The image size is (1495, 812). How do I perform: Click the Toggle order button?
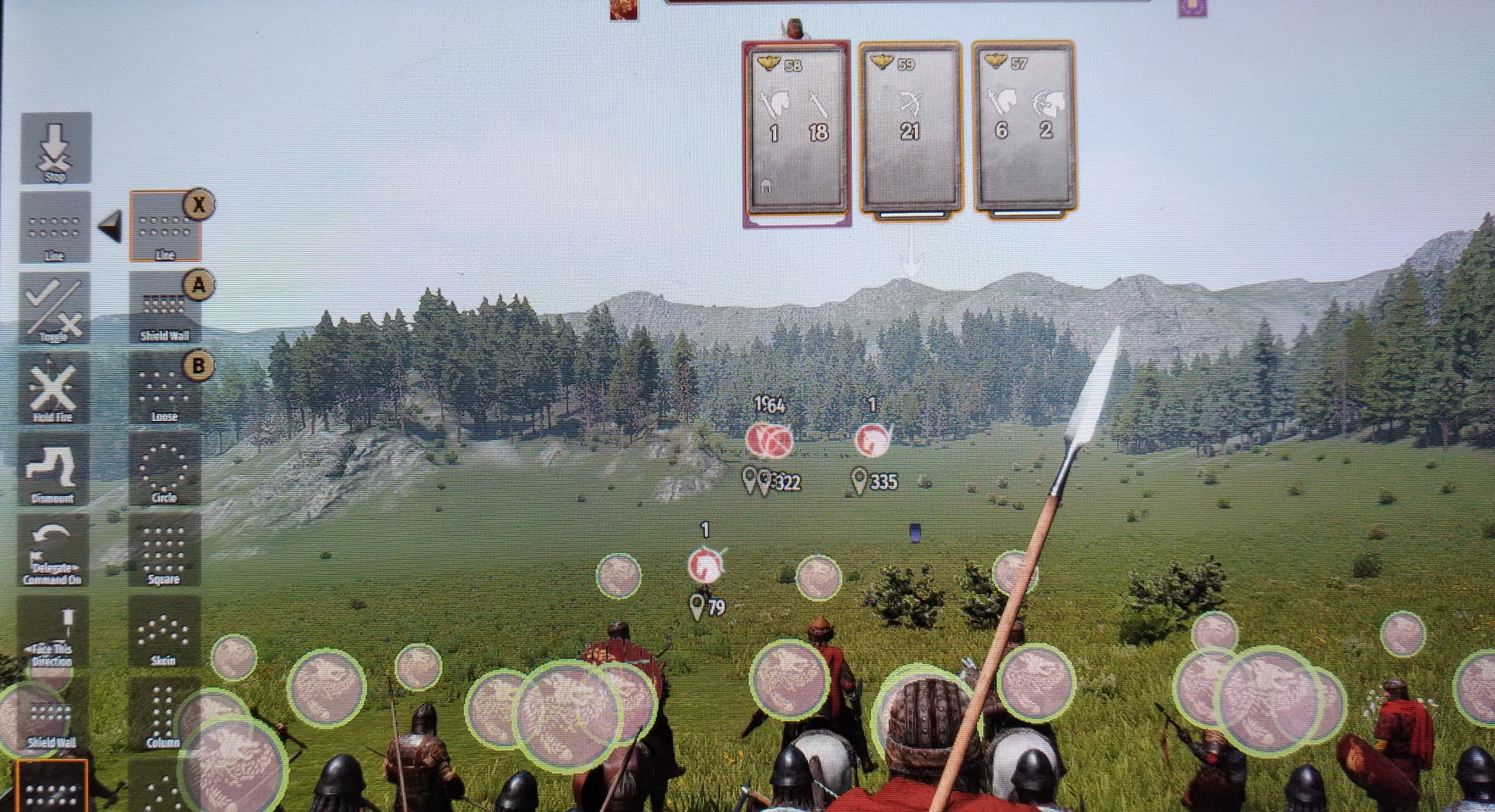(x=55, y=309)
